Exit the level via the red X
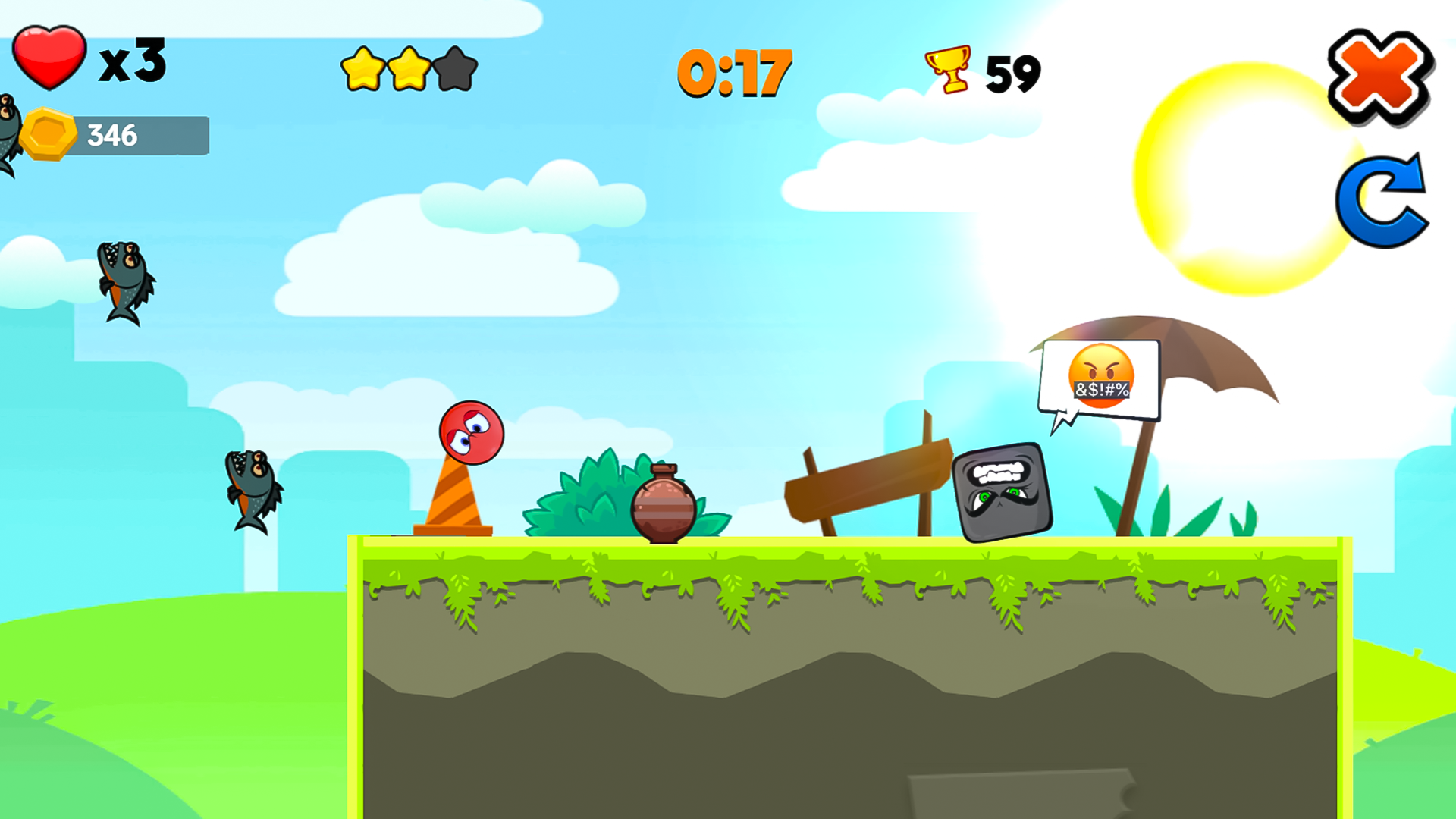The width and height of the screenshot is (1456, 819). pyautogui.click(x=1378, y=76)
